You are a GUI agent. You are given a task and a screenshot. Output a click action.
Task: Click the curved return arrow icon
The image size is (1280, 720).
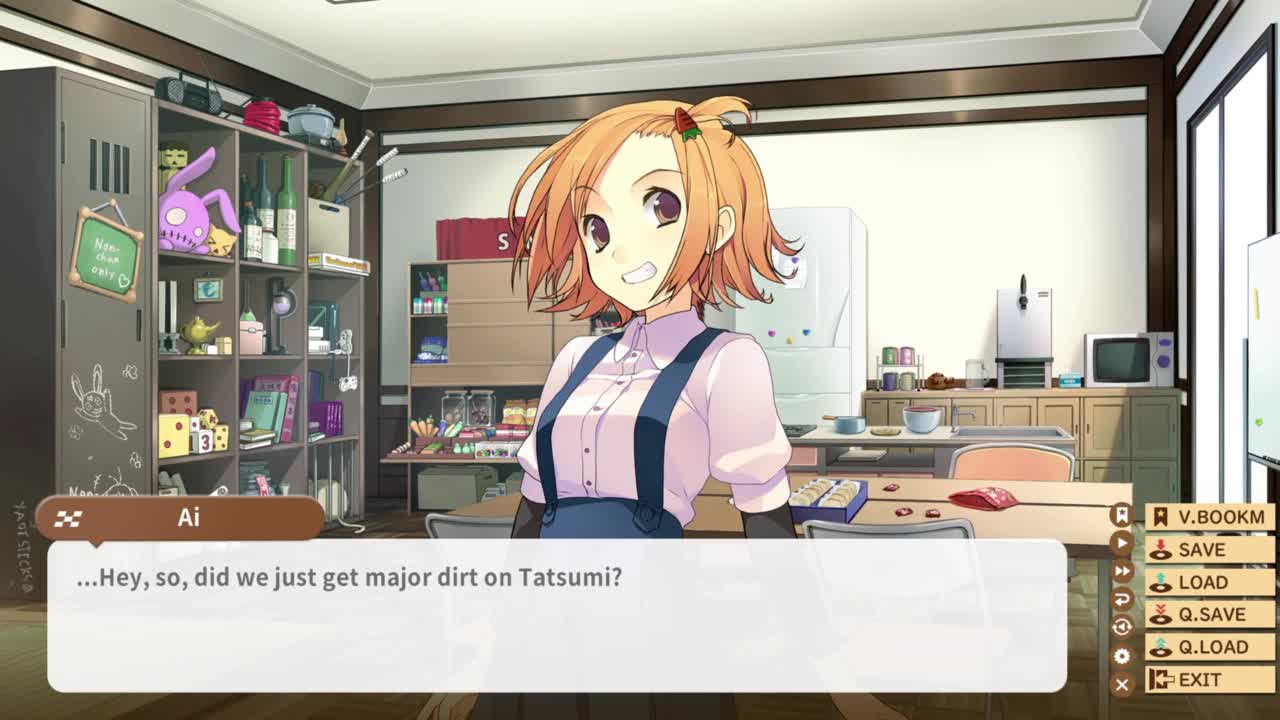[1122, 599]
